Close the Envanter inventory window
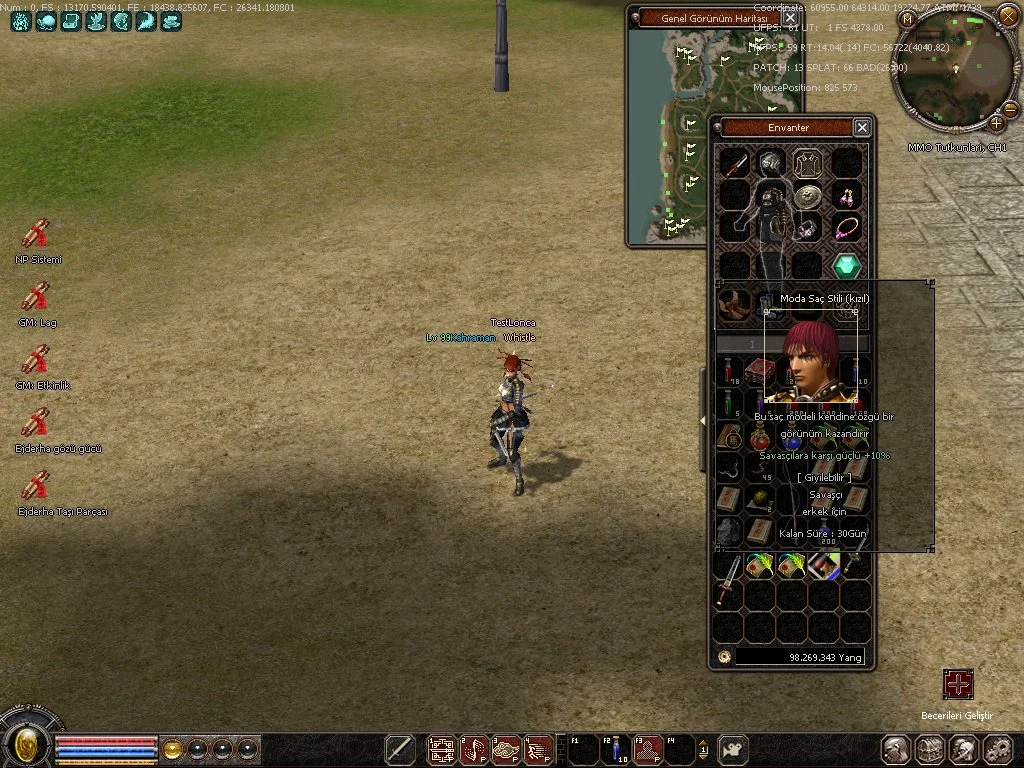 pyautogui.click(x=862, y=127)
